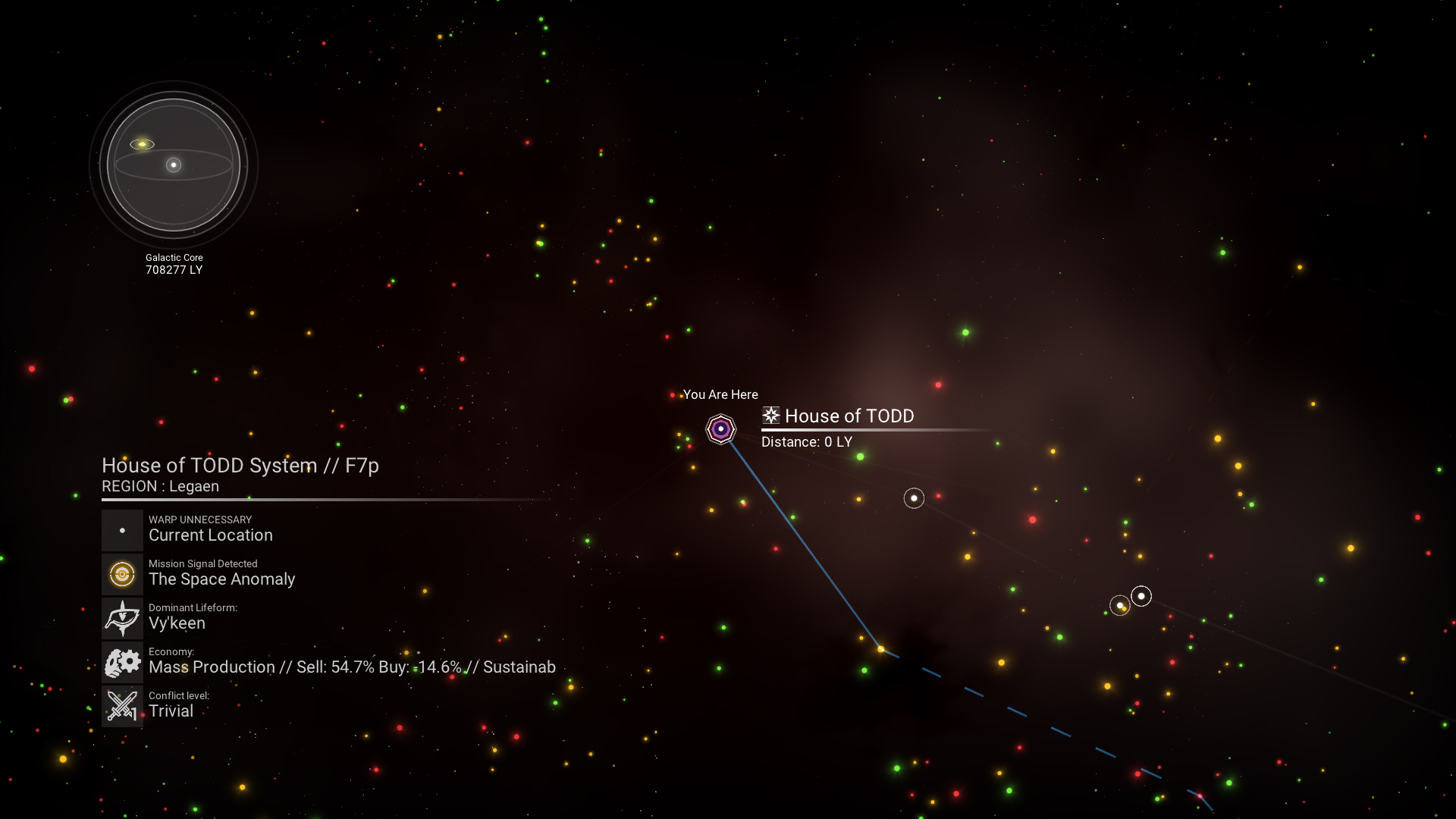Select the Trivial conflict level icon

[122, 706]
